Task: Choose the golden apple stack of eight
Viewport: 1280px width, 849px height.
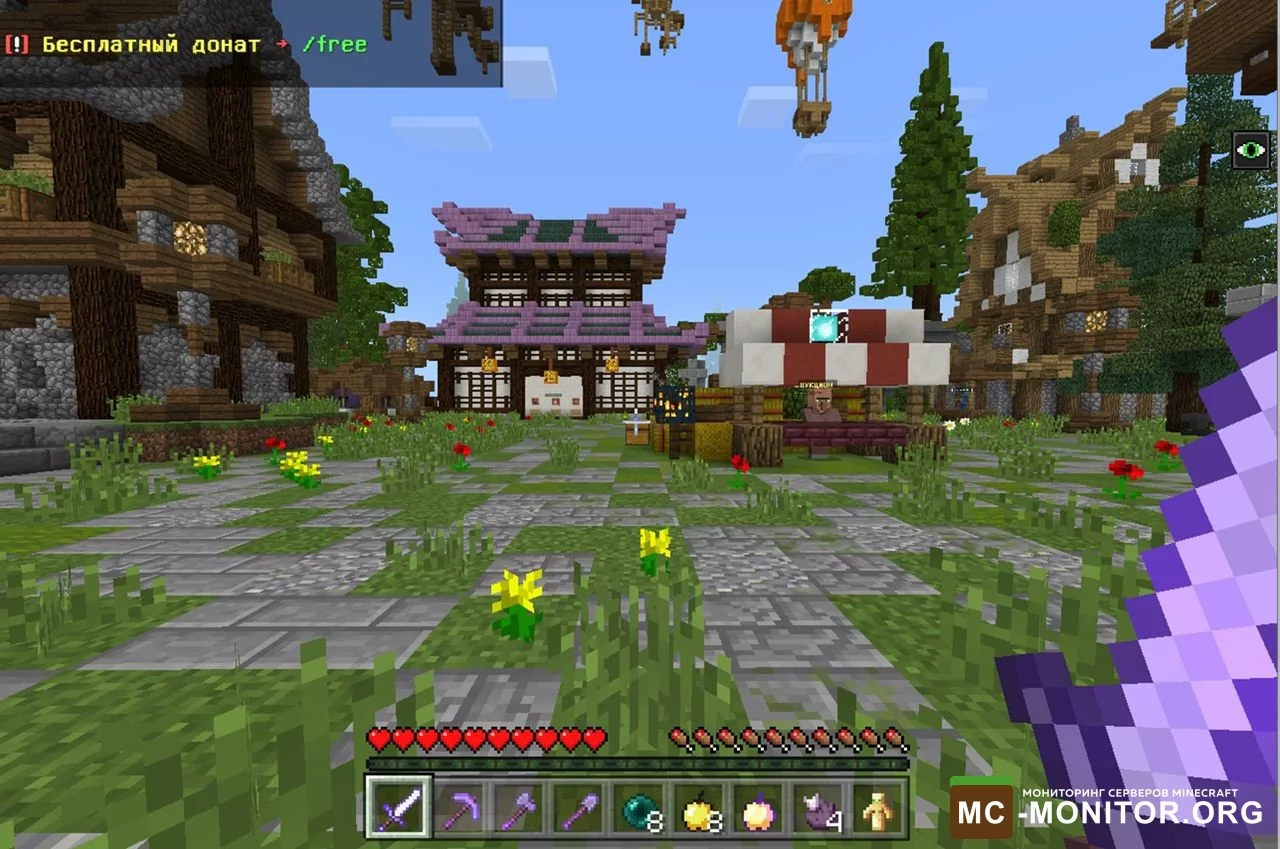Action: [698, 806]
